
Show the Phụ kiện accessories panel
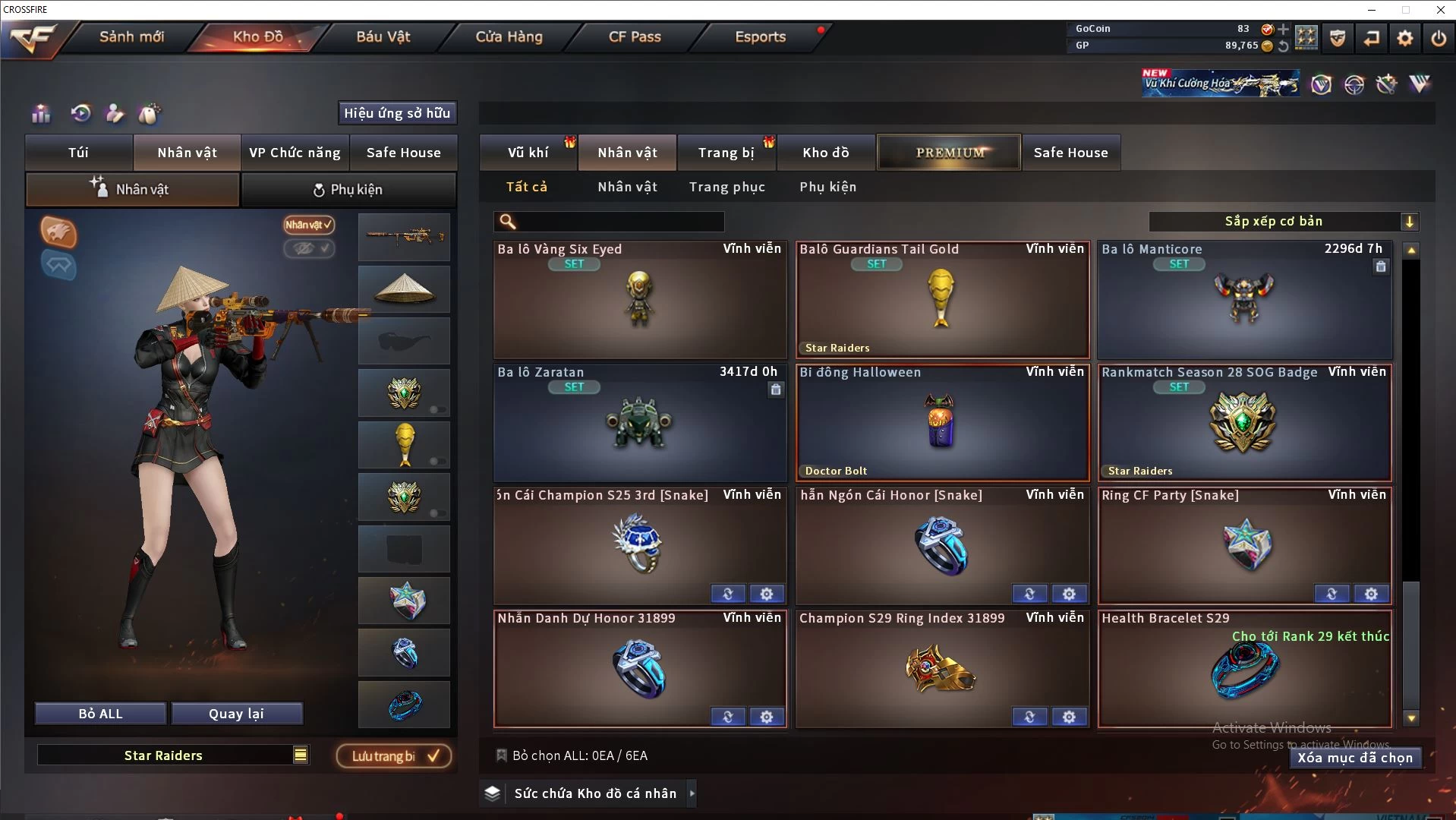[348, 190]
